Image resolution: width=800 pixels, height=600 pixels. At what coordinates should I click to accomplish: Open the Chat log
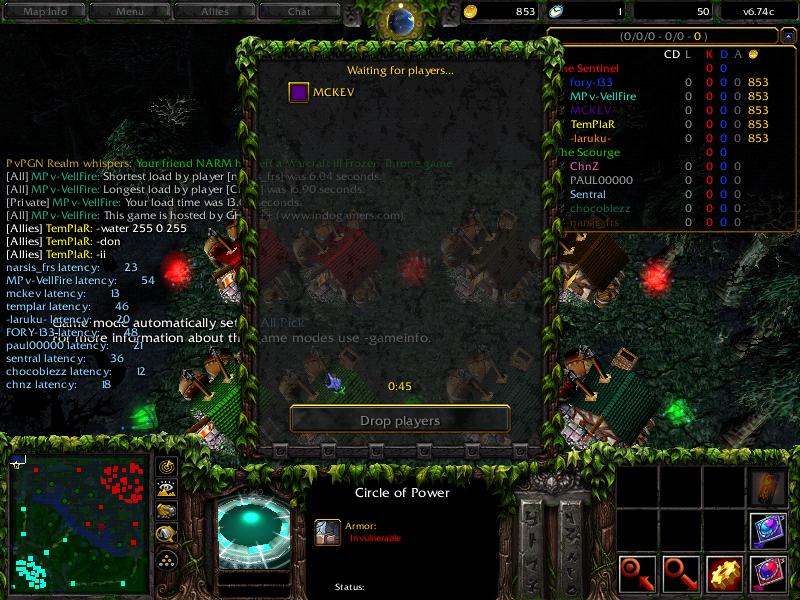[299, 12]
